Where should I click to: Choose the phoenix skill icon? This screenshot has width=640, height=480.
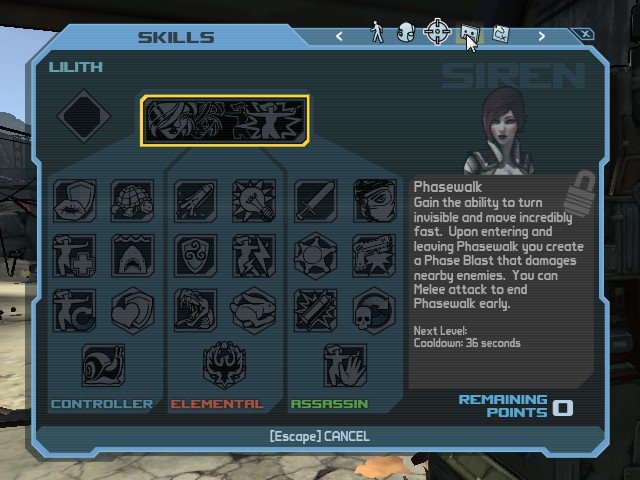[x=223, y=365]
